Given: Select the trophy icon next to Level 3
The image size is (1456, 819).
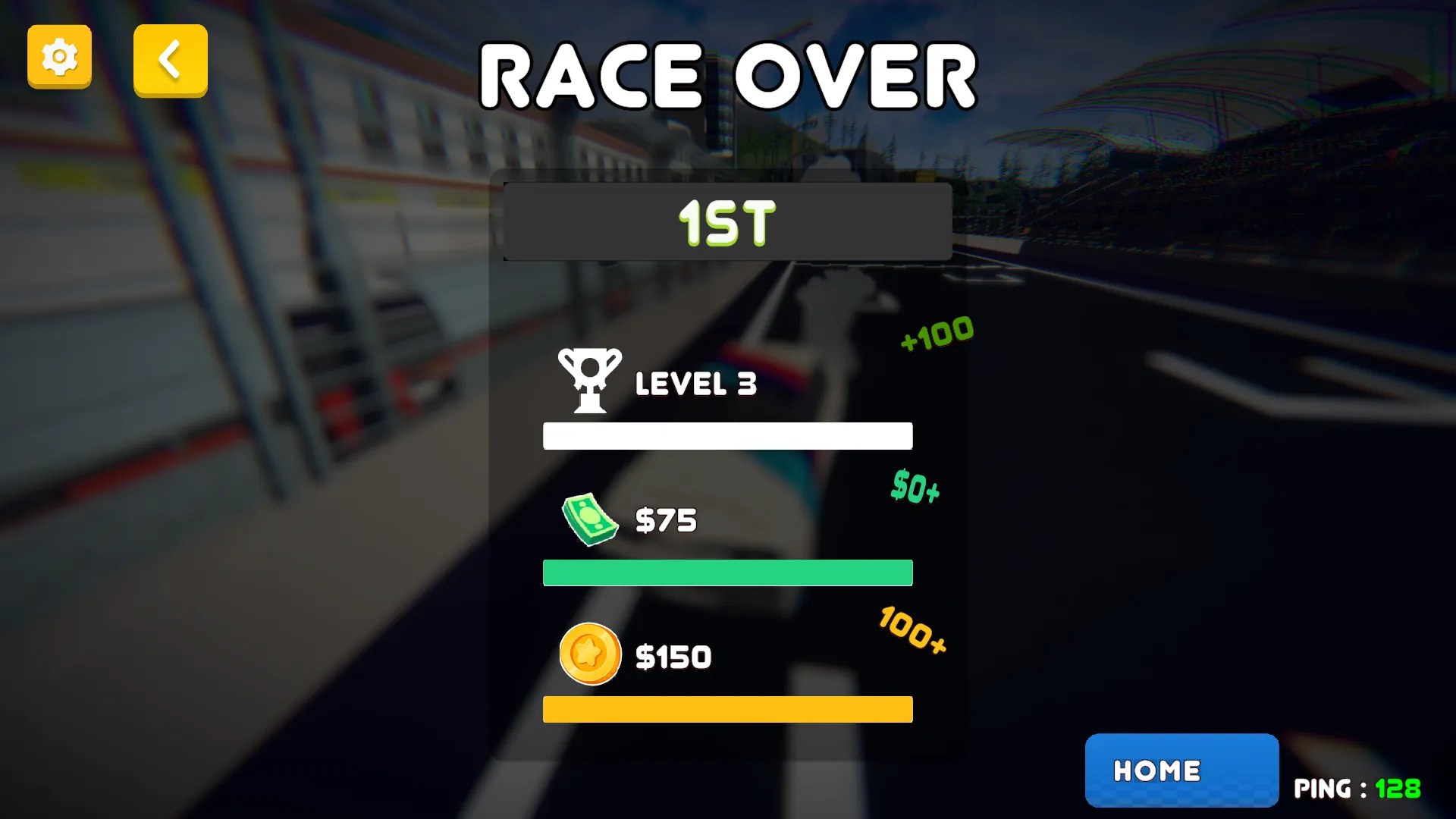Looking at the screenshot, I should pyautogui.click(x=590, y=380).
